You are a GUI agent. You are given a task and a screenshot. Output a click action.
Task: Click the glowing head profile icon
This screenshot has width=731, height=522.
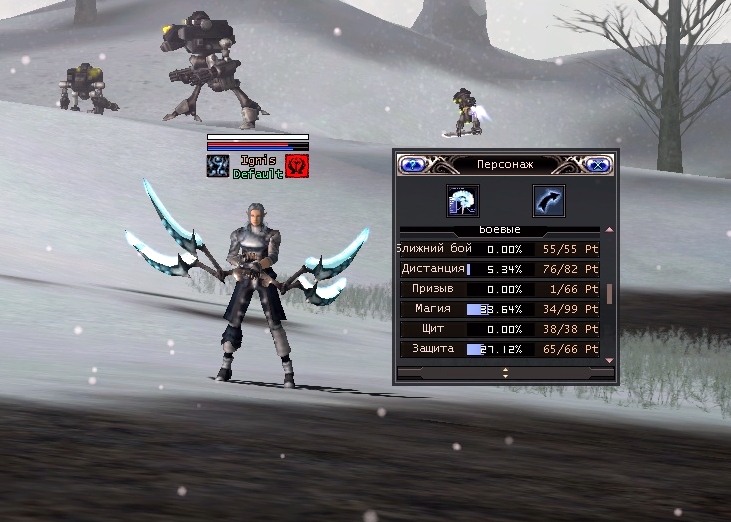pyautogui.click(x=462, y=201)
